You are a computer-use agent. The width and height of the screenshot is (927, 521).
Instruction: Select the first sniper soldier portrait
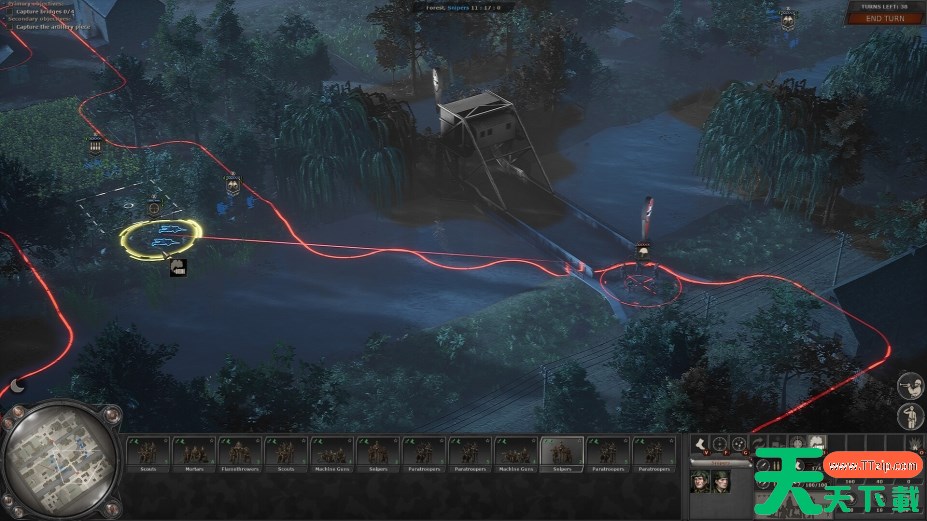[700, 481]
